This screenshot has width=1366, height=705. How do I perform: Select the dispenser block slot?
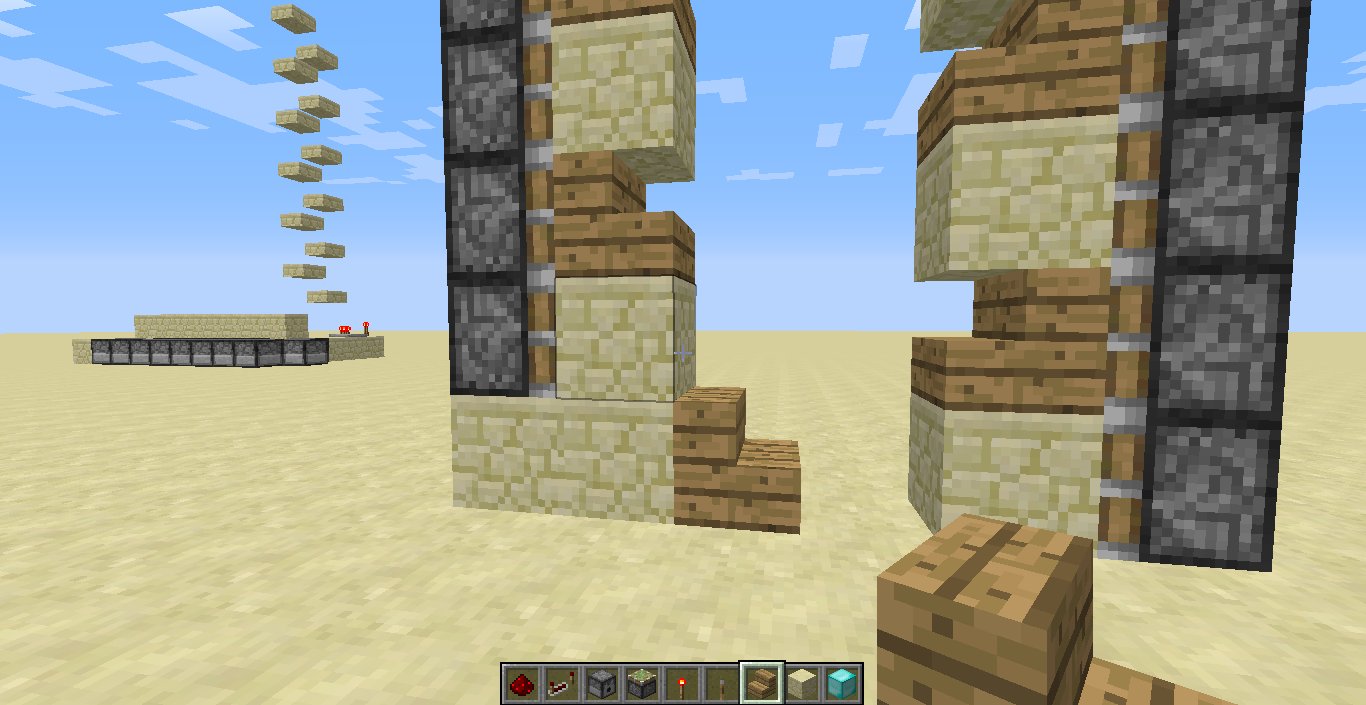tap(600, 684)
